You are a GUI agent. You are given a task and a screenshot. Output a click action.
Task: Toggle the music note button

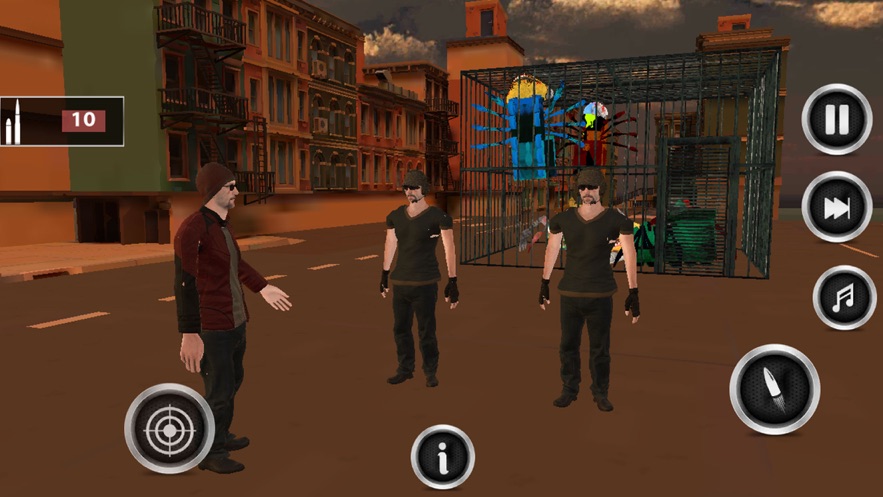click(844, 297)
